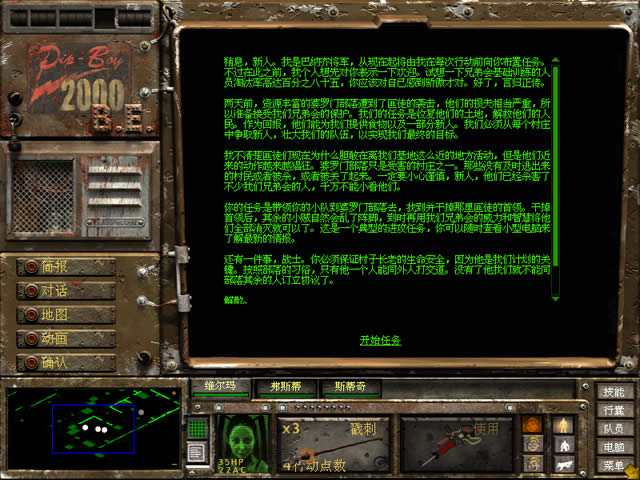Viewport: 640px width, 480px height.
Task: Open the 行囊 inventory panel
Action: [614, 410]
